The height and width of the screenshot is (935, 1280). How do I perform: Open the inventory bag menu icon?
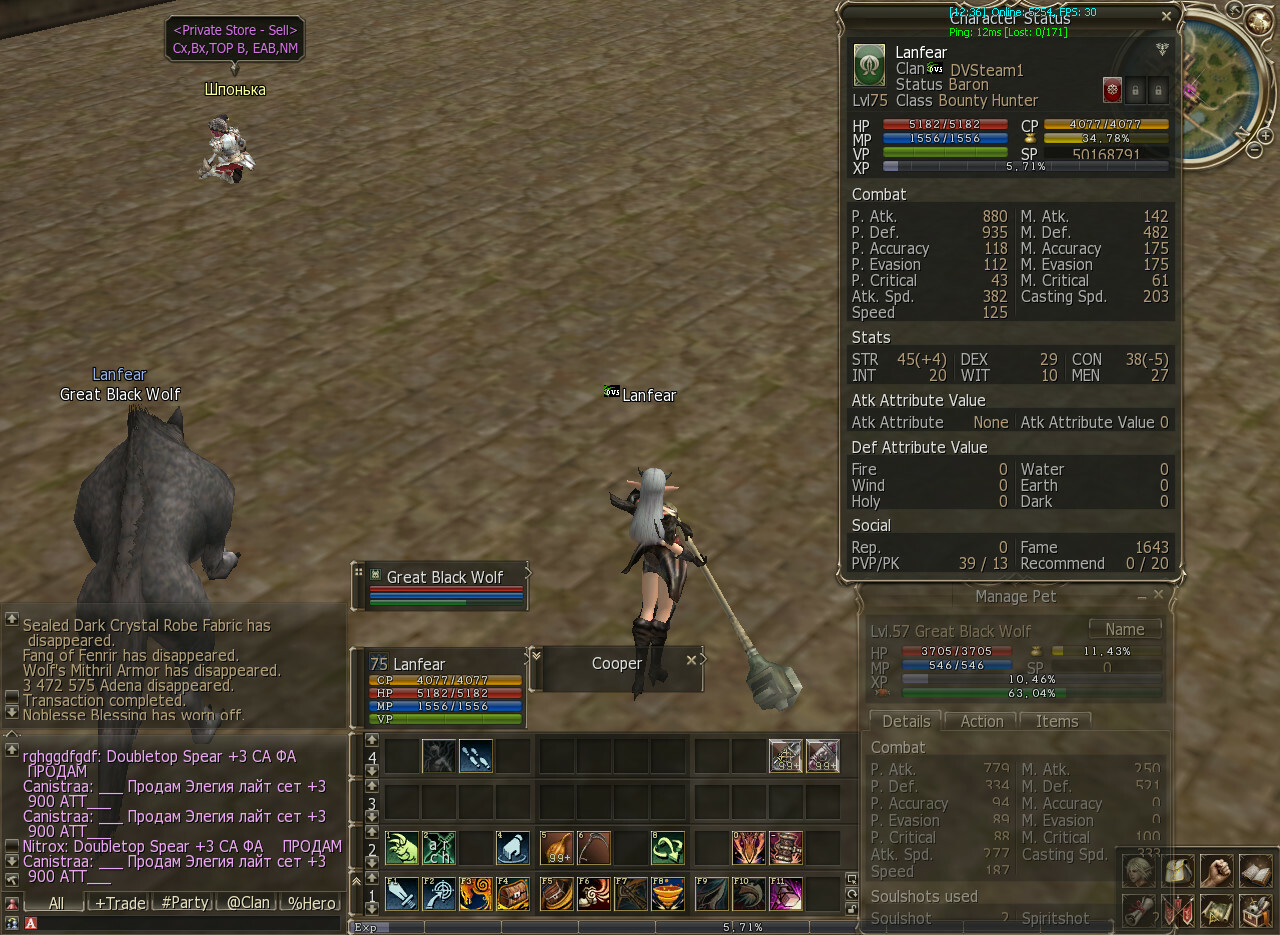point(1177,871)
